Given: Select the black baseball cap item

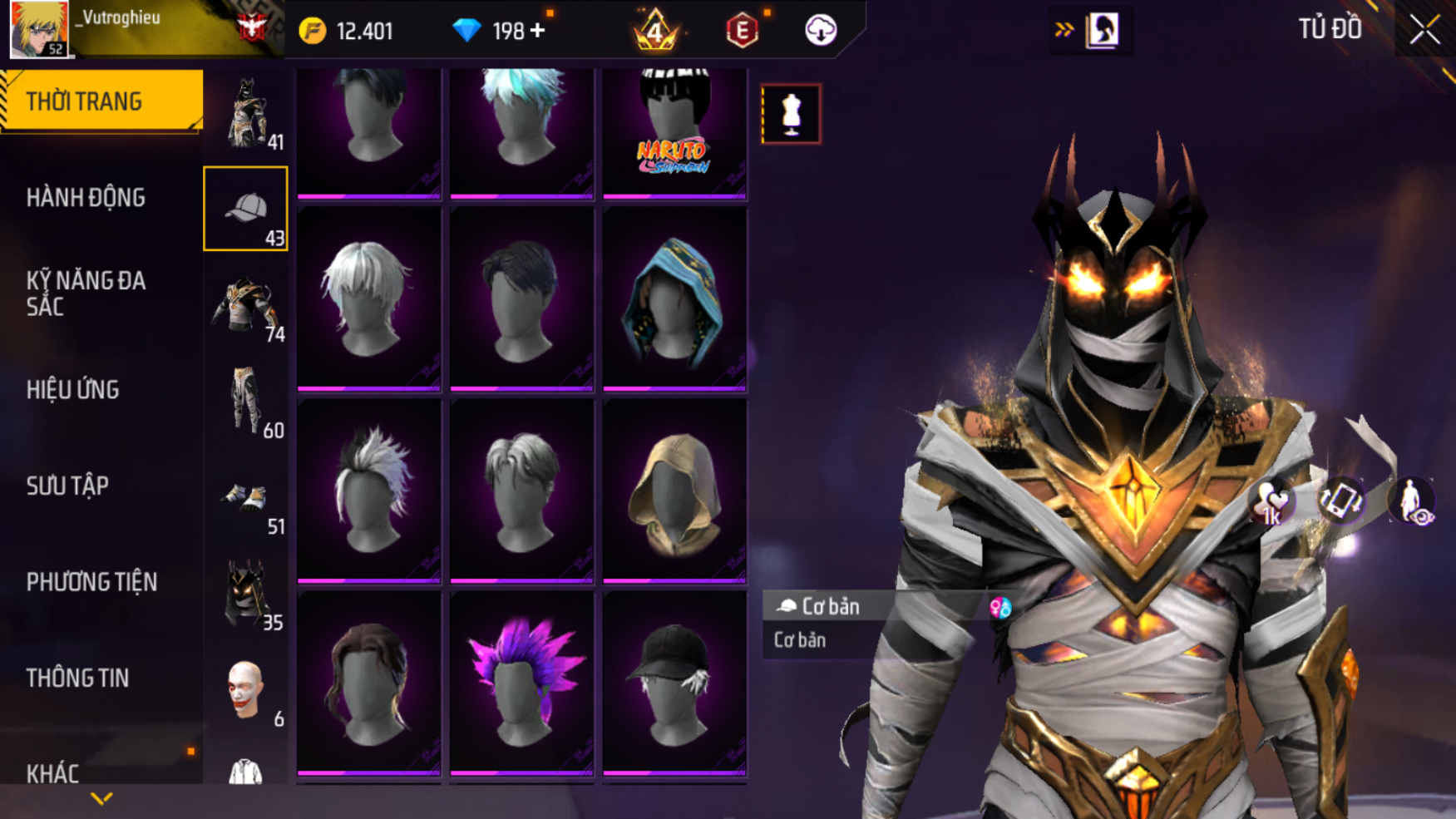Looking at the screenshot, I should pos(674,682).
